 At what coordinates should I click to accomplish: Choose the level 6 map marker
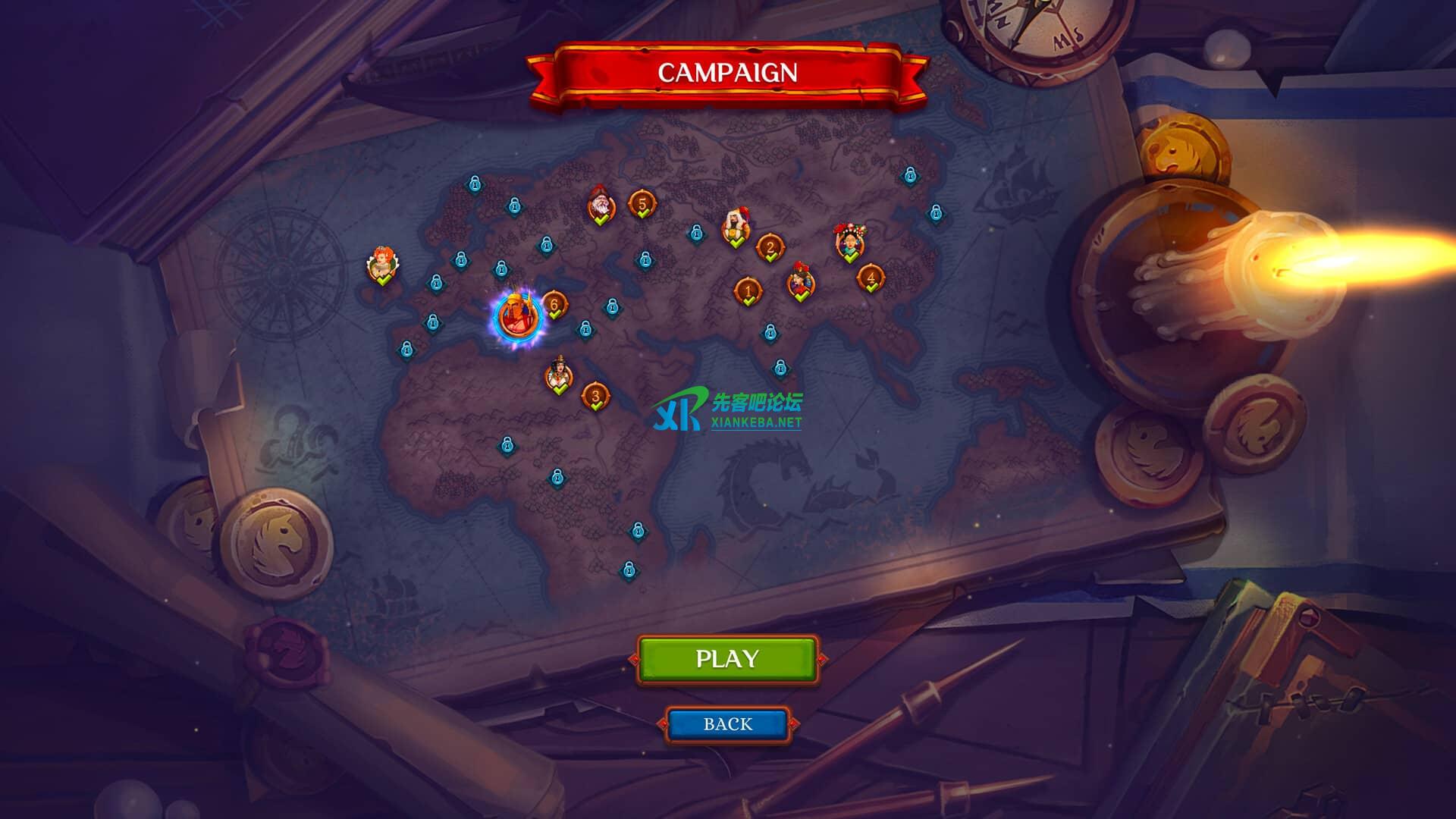[554, 305]
